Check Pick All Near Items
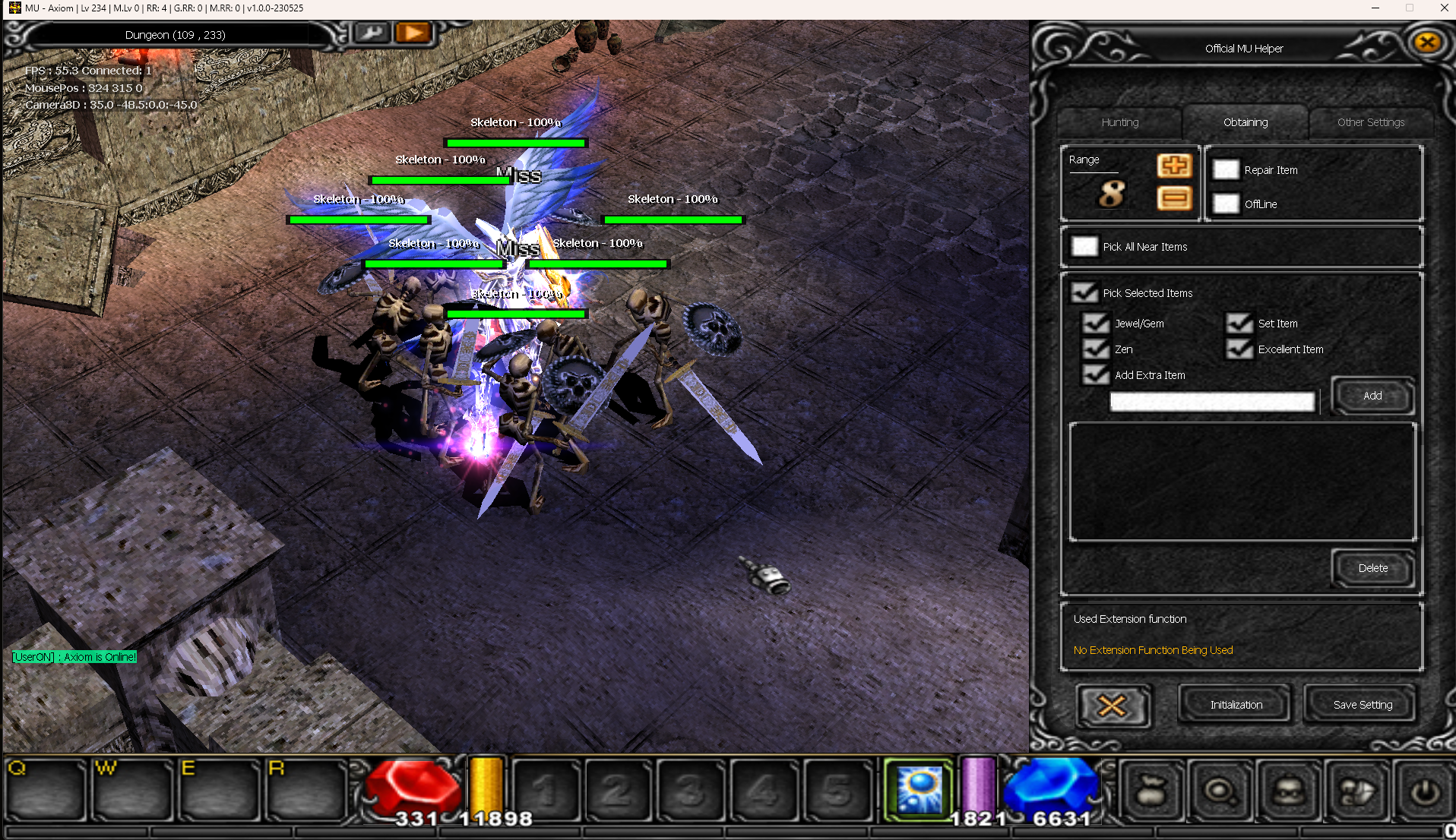The image size is (1456, 840). coord(1084,247)
